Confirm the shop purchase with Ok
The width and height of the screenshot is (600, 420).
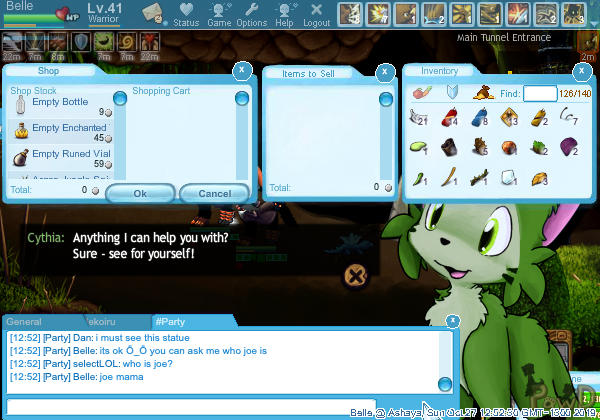pos(140,193)
